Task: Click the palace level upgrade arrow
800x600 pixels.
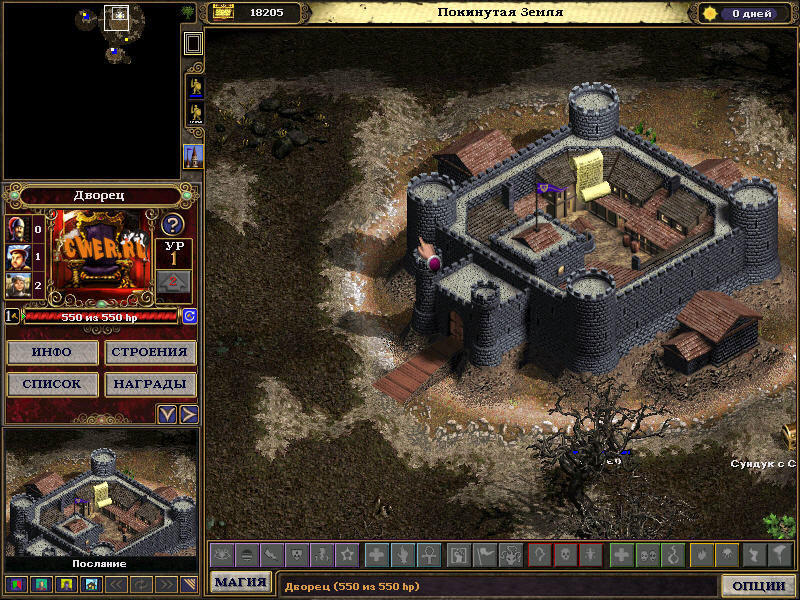Action: [x=173, y=282]
